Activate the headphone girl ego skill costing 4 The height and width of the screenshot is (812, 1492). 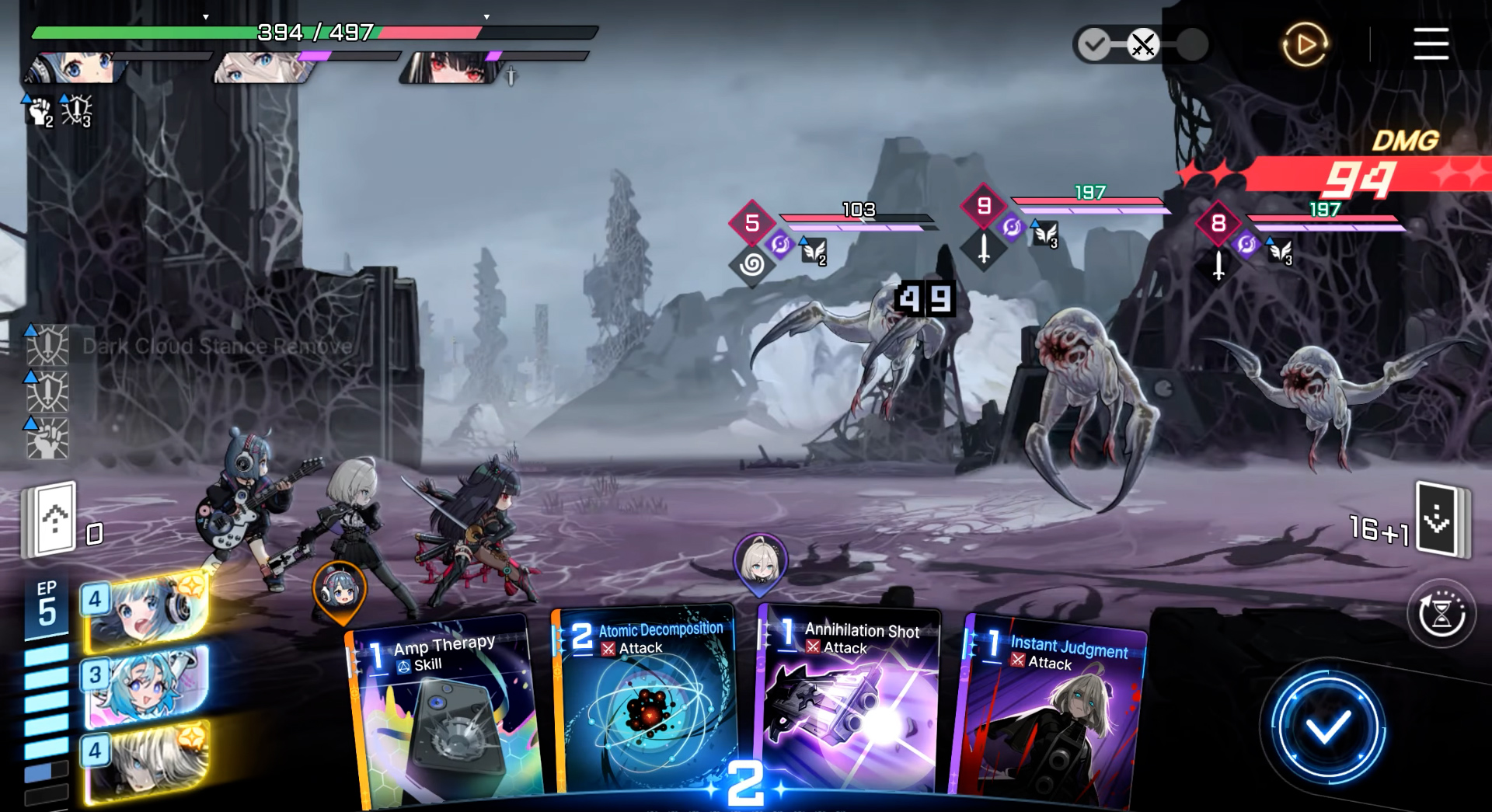point(146,611)
